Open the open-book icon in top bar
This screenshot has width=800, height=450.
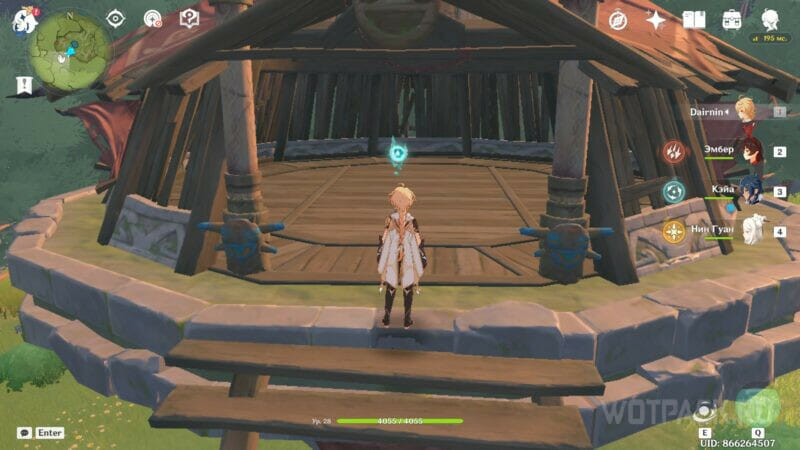(694, 19)
